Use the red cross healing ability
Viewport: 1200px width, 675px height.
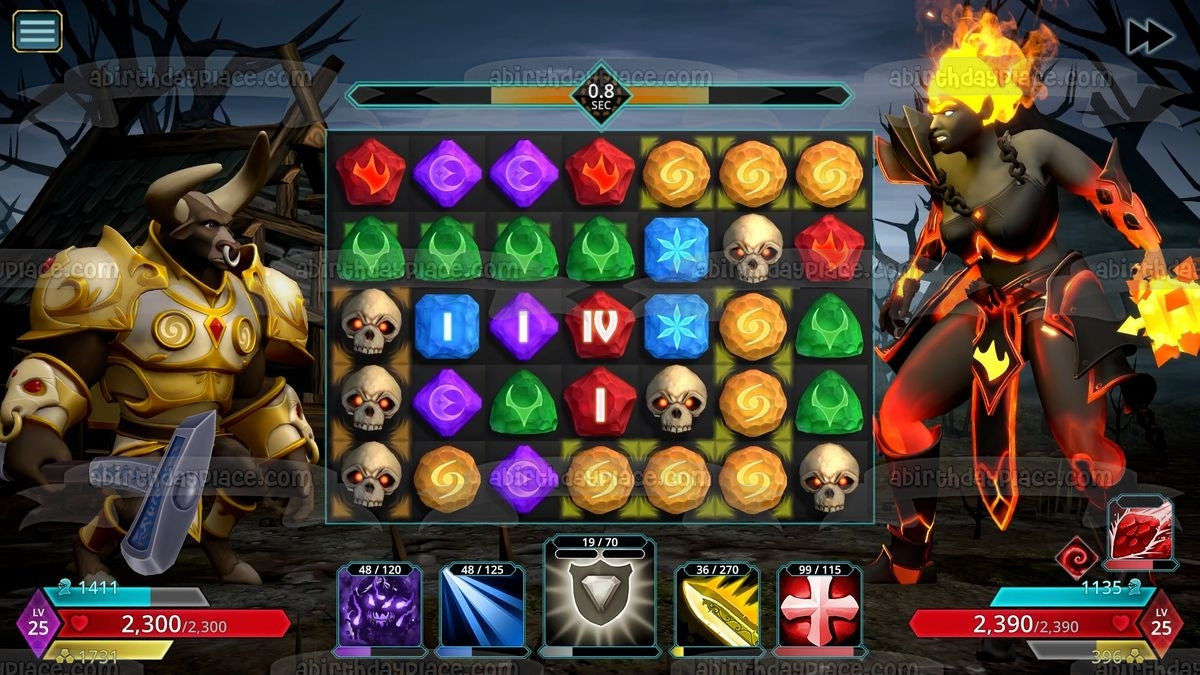pos(821,609)
